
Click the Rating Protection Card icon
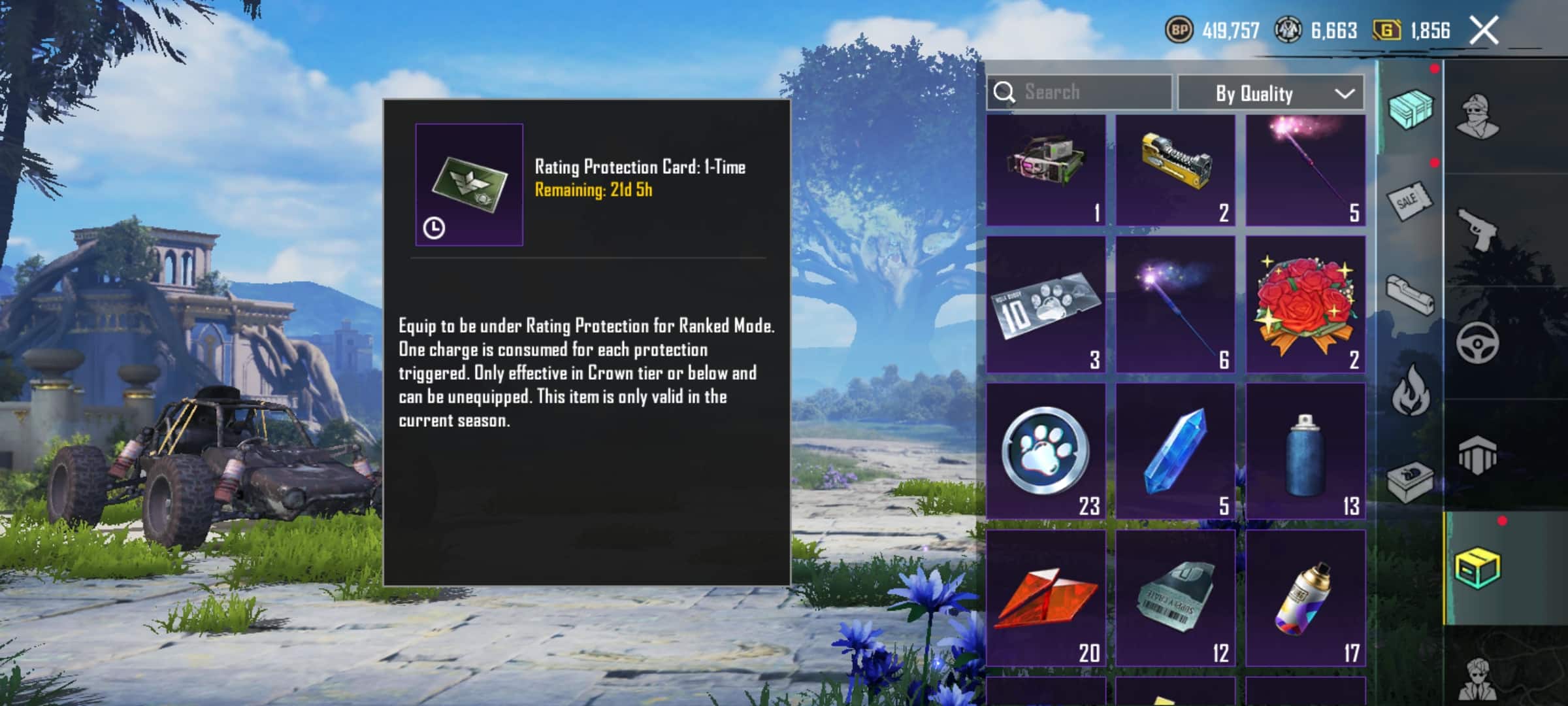[469, 184]
